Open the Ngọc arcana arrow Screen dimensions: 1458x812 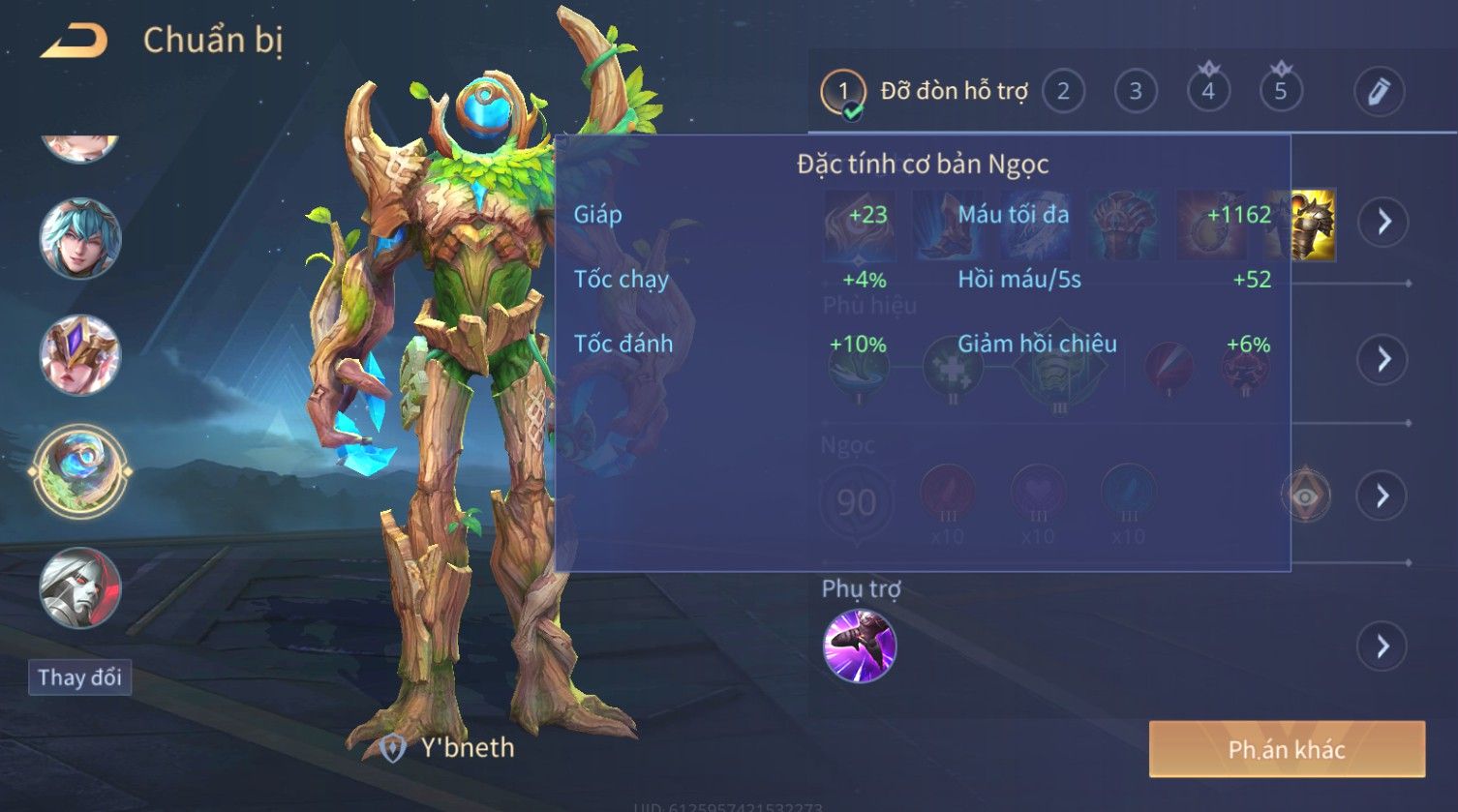1382,496
